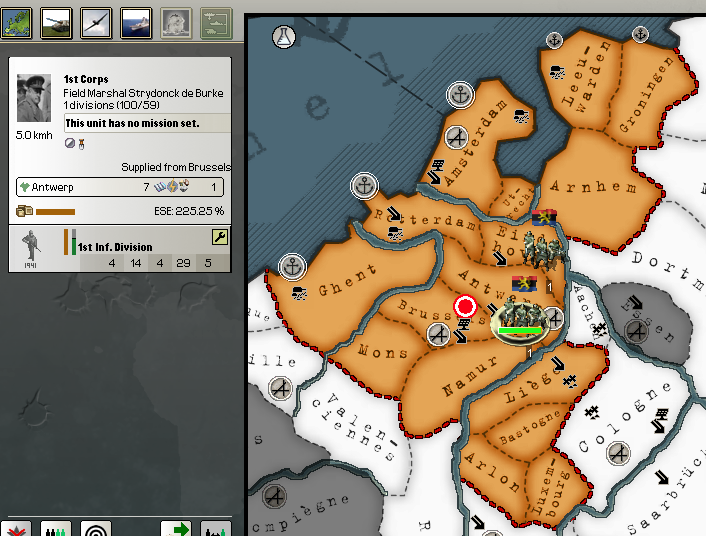Click the Amsterdam naval base anchor icon
Viewport: 706px width, 536px height.
tap(459, 95)
